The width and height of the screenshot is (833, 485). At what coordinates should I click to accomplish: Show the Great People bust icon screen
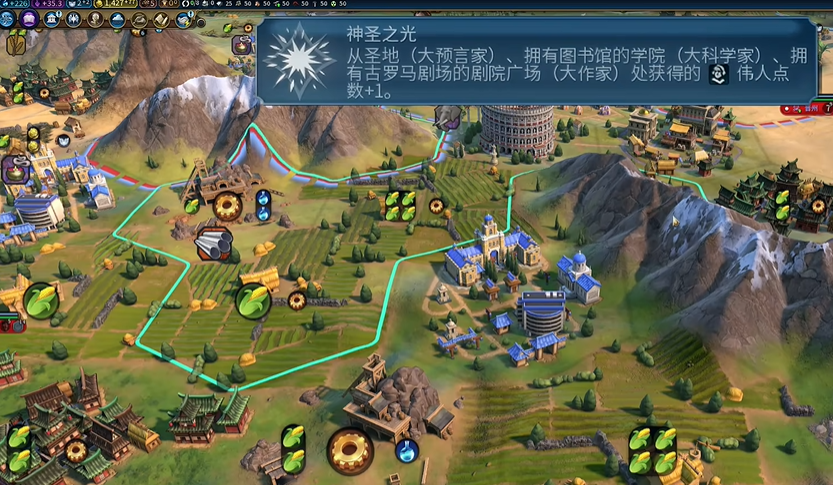(95, 19)
